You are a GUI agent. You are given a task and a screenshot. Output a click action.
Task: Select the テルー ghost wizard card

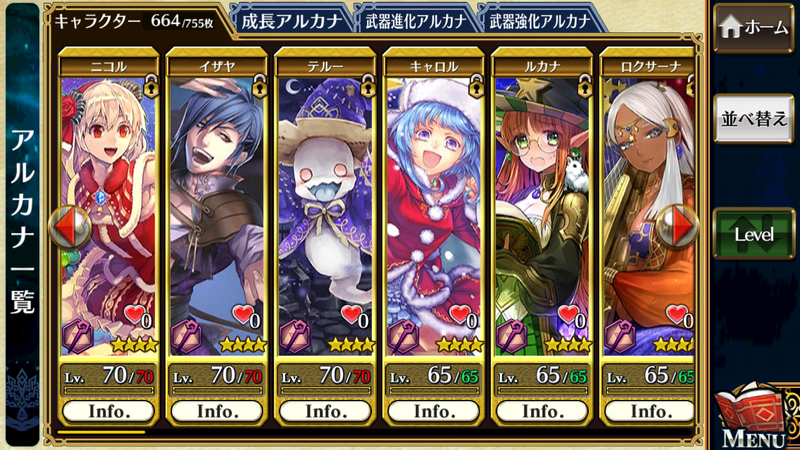coord(325,210)
